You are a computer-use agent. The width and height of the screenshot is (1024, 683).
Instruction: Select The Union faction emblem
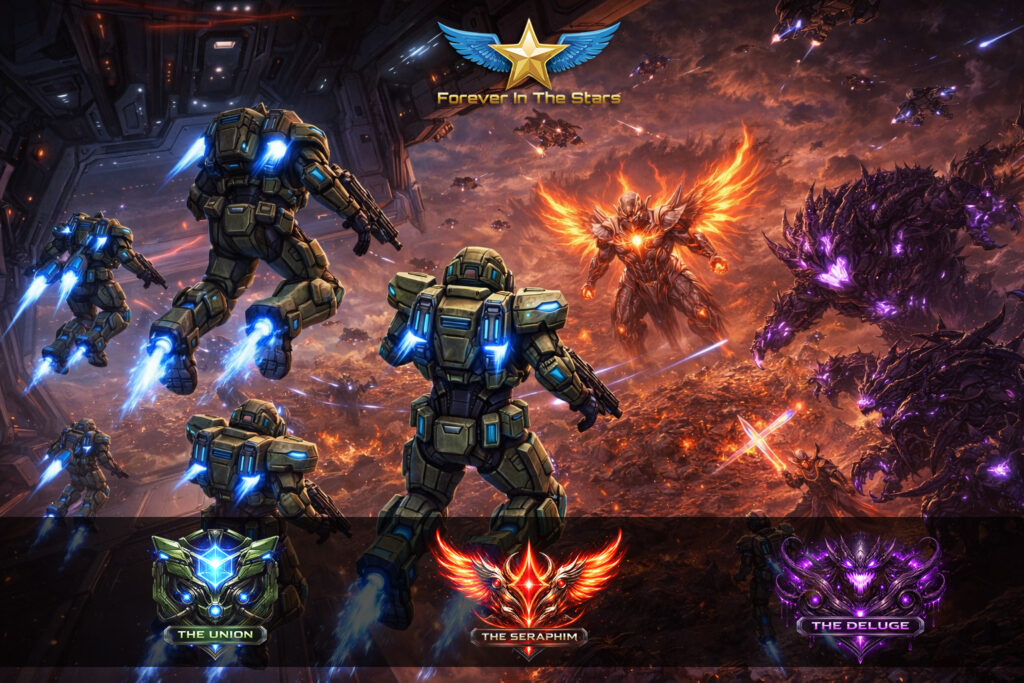pos(215,590)
